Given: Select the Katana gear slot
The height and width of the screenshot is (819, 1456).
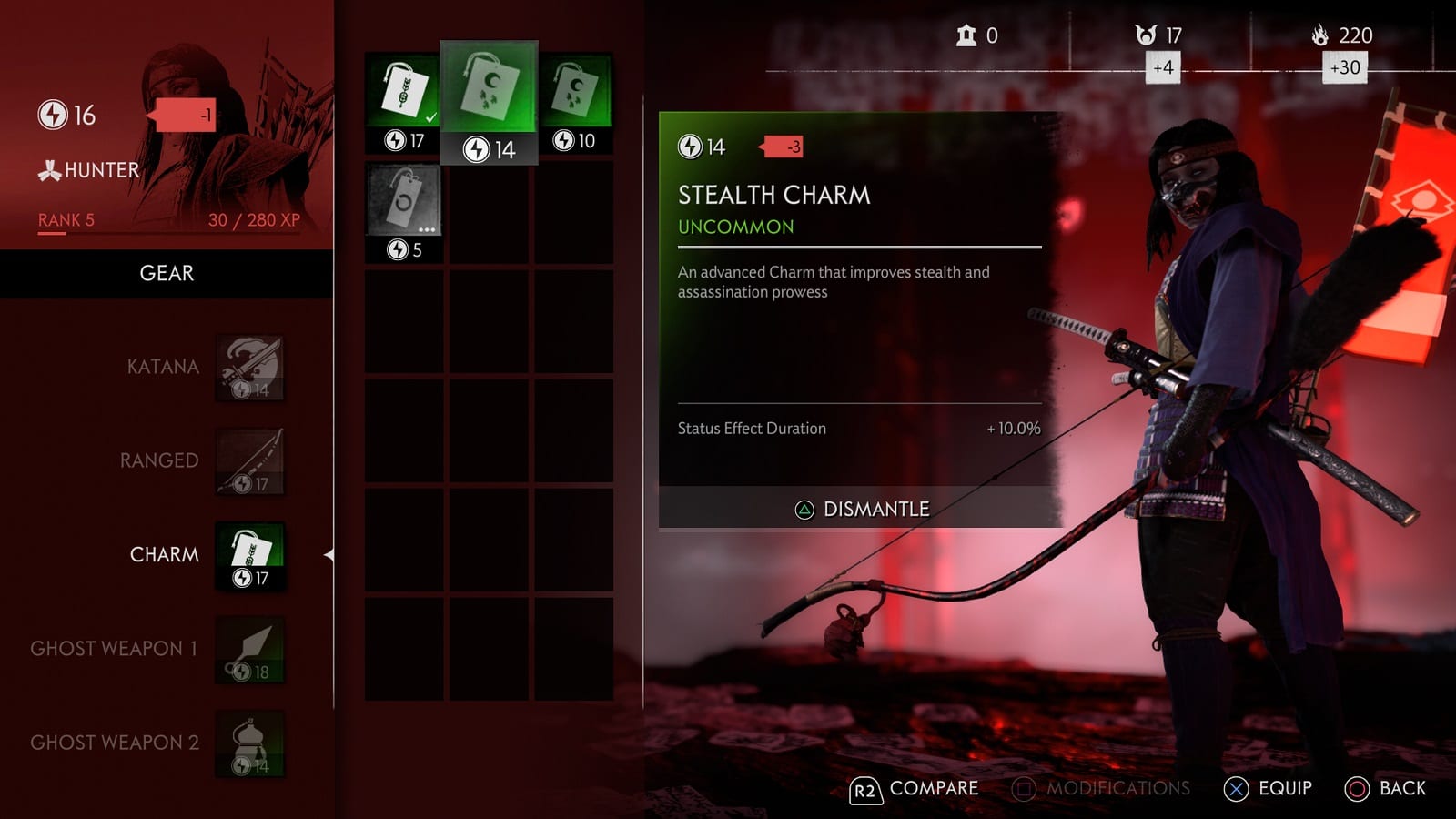Looking at the screenshot, I should [249, 369].
